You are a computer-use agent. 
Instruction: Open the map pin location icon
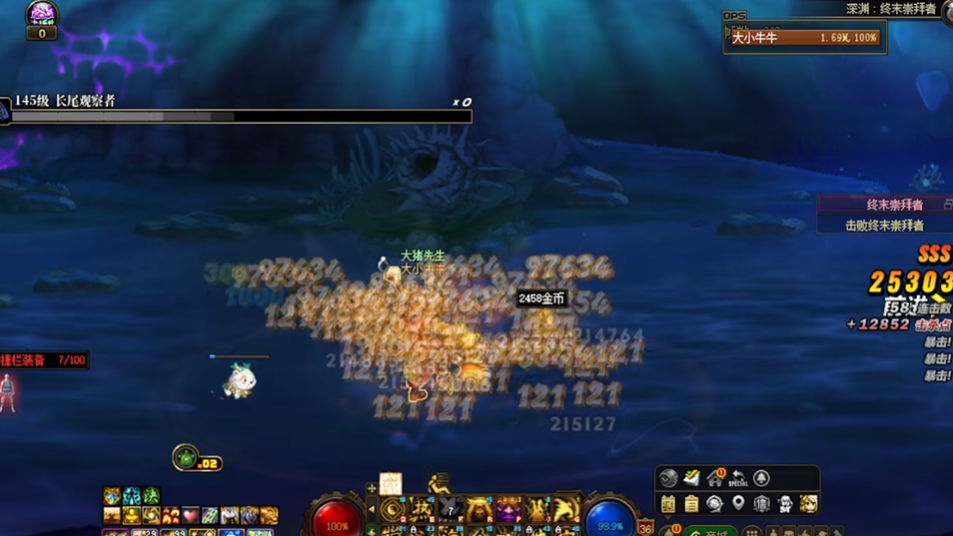coord(738,503)
